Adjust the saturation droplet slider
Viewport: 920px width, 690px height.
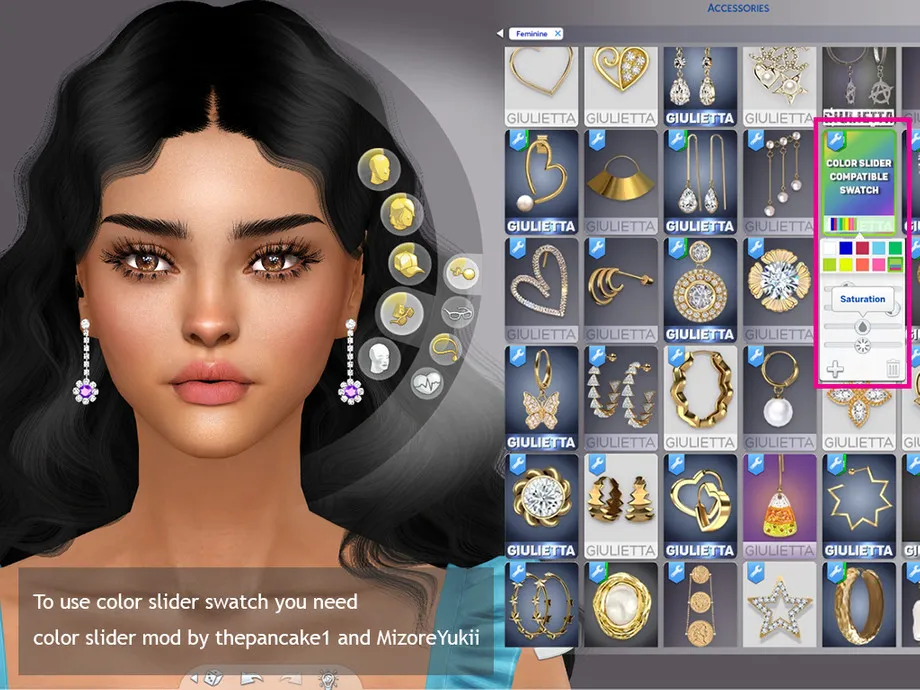click(x=860, y=326)
